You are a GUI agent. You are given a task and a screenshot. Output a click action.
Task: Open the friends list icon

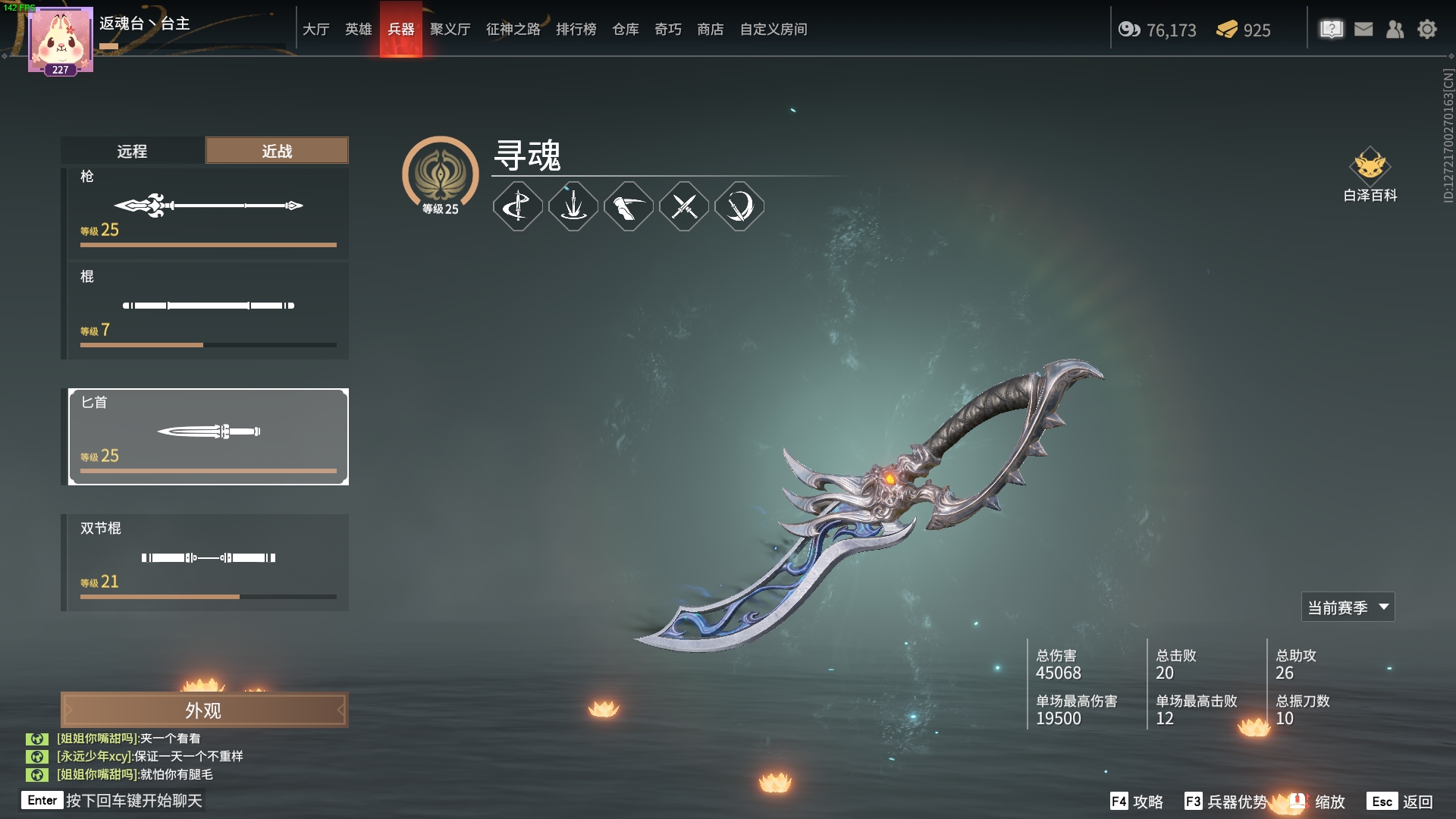pyautogui.click(x=1395, y=29)
